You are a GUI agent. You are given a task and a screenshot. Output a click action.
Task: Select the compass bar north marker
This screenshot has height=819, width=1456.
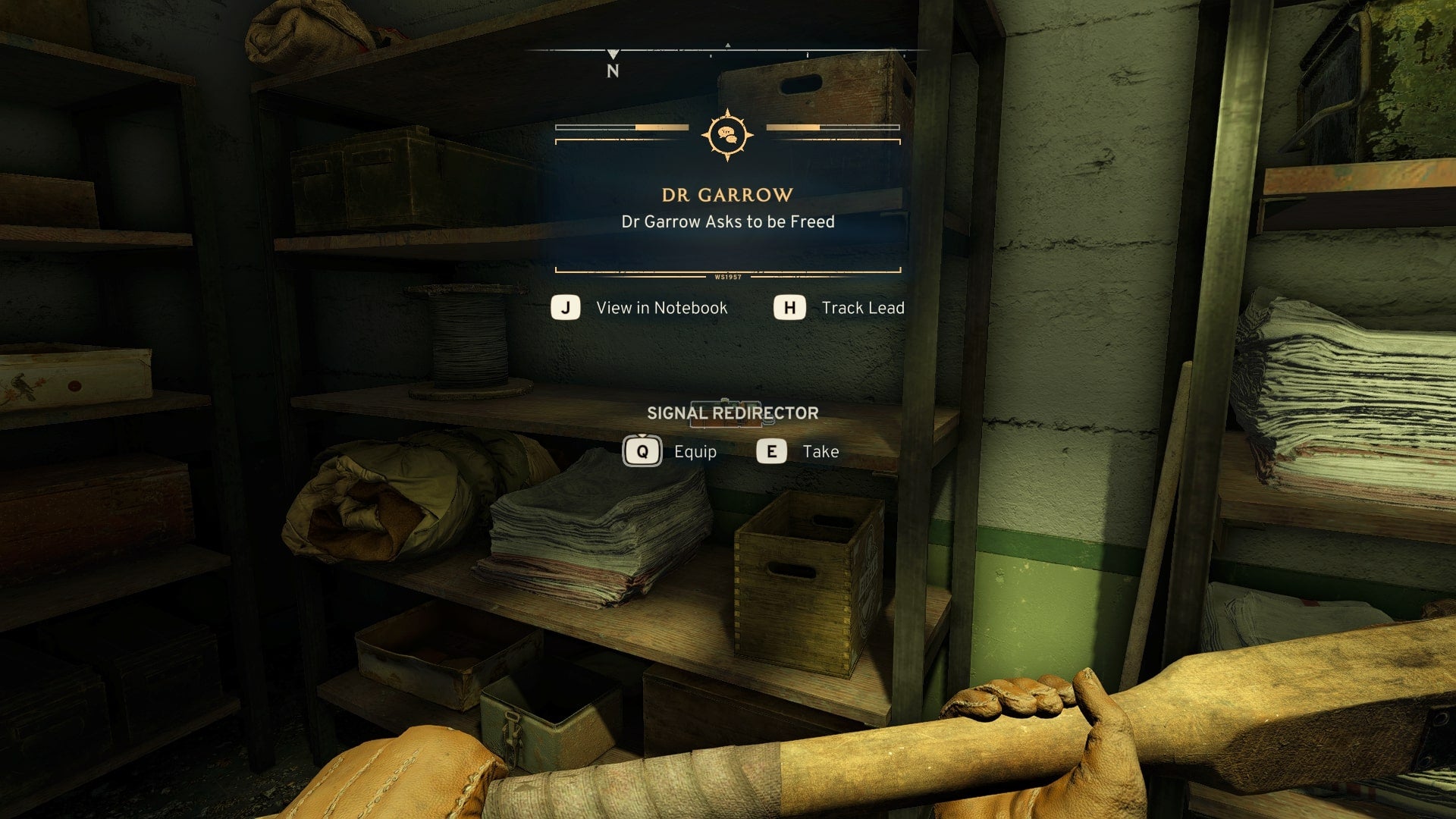click(x=613, y=64)
